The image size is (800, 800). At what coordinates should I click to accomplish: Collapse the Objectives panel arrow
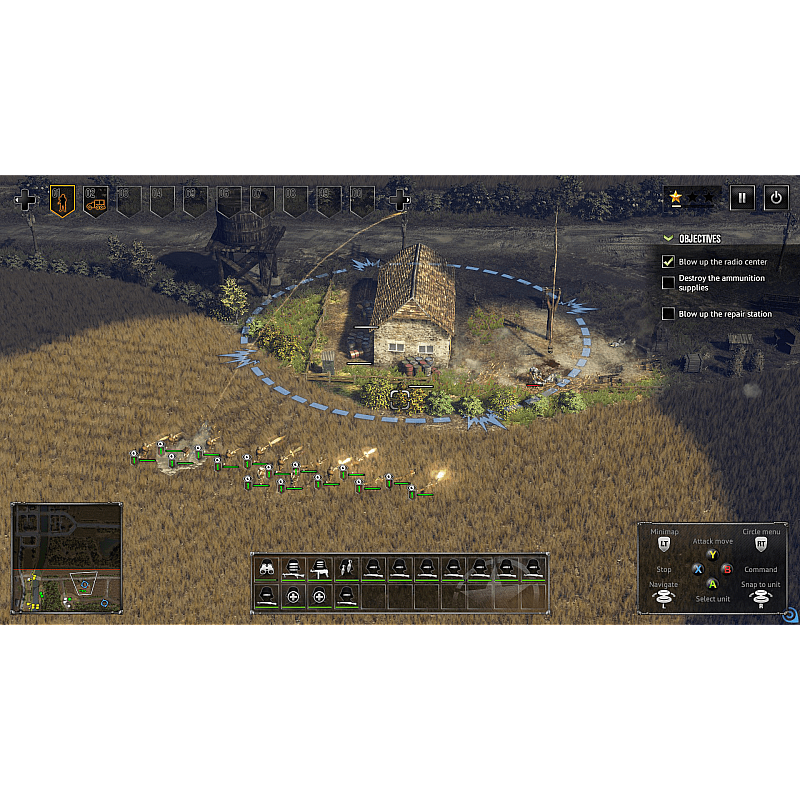(x=668, y=239)
